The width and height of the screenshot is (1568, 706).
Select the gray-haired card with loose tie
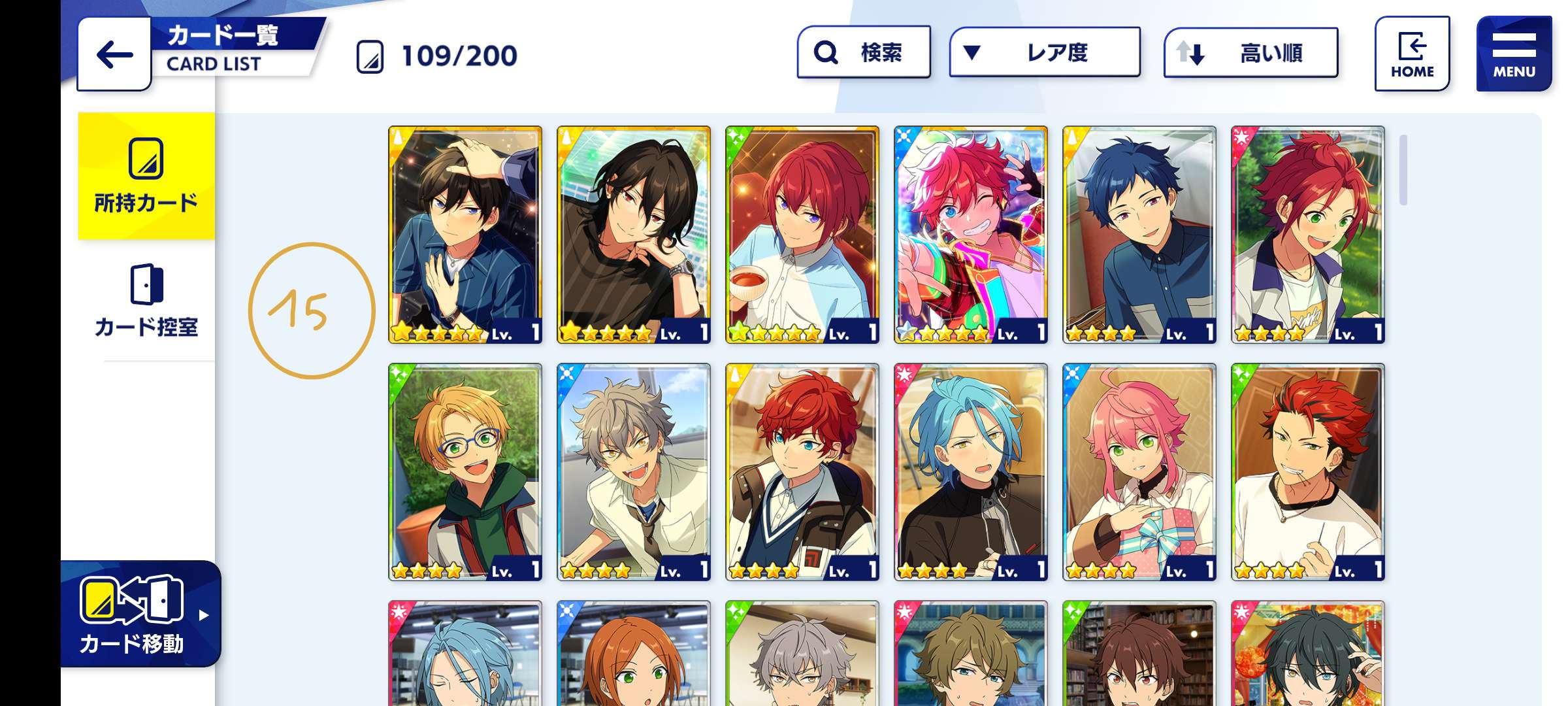[634, 472]
